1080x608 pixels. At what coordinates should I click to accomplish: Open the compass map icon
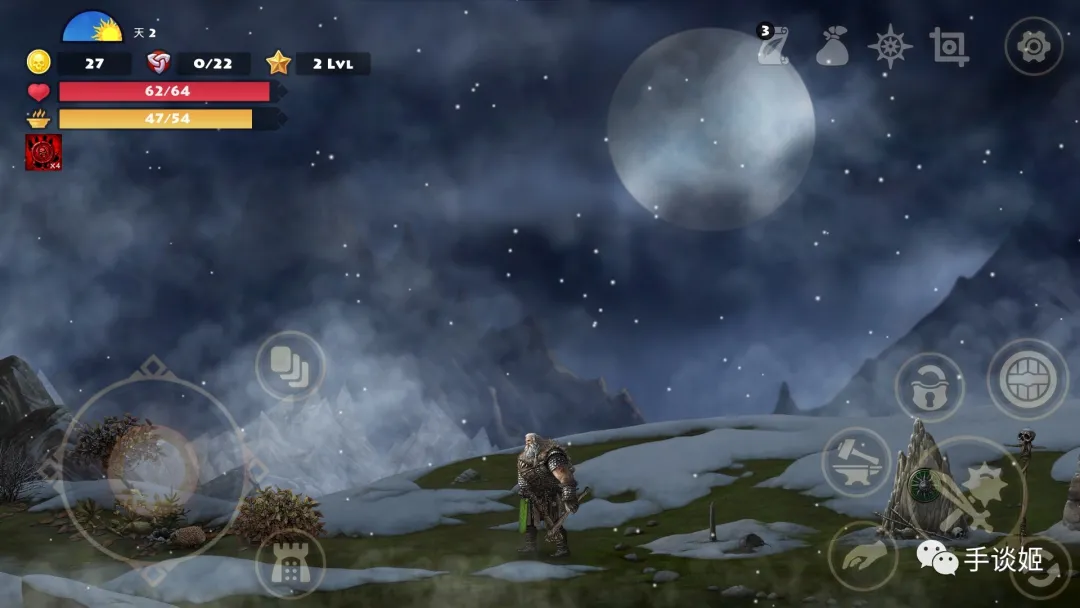click(x=889, y=47)
